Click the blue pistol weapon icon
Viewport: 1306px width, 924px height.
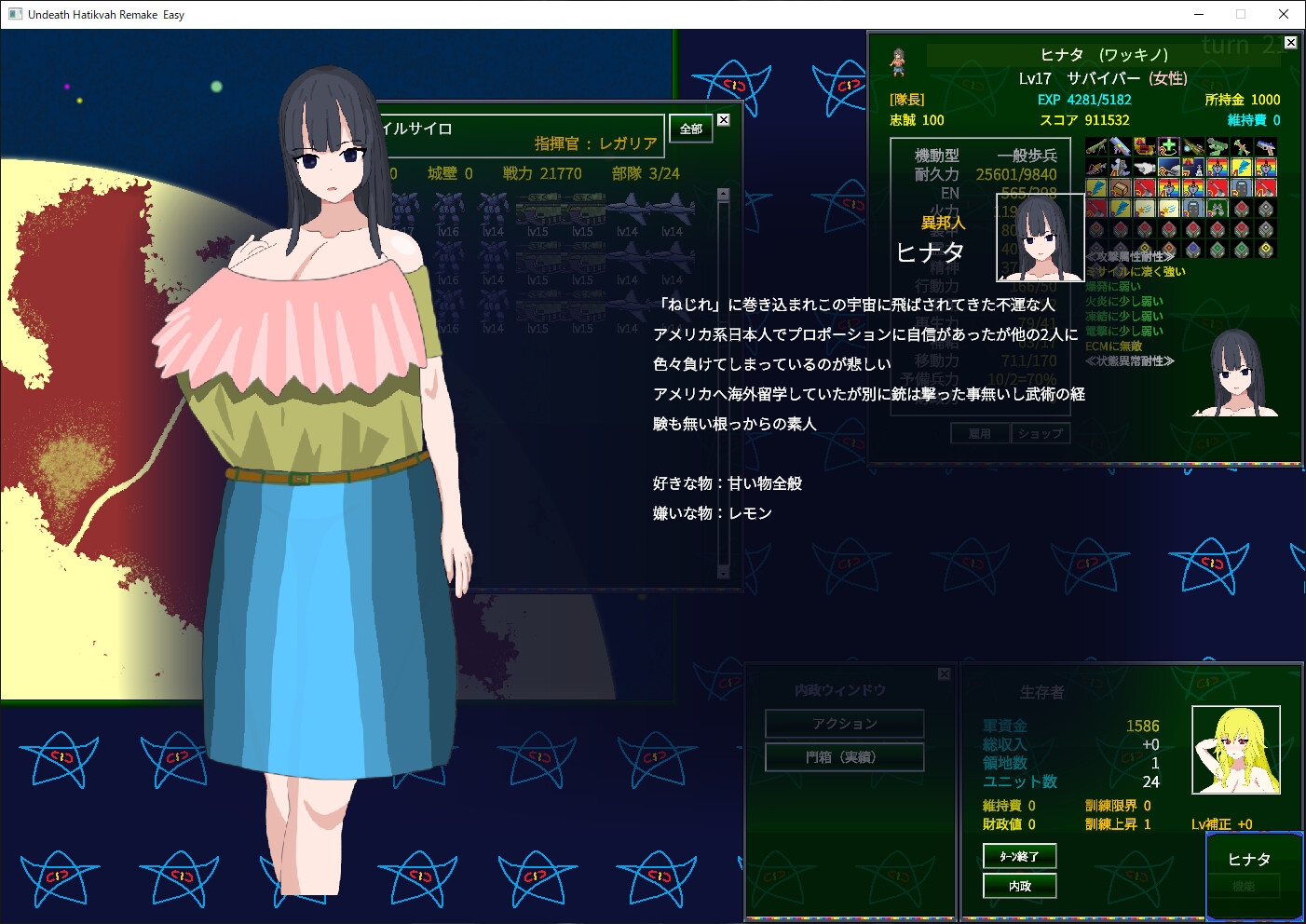click(x=1267, y=147)
